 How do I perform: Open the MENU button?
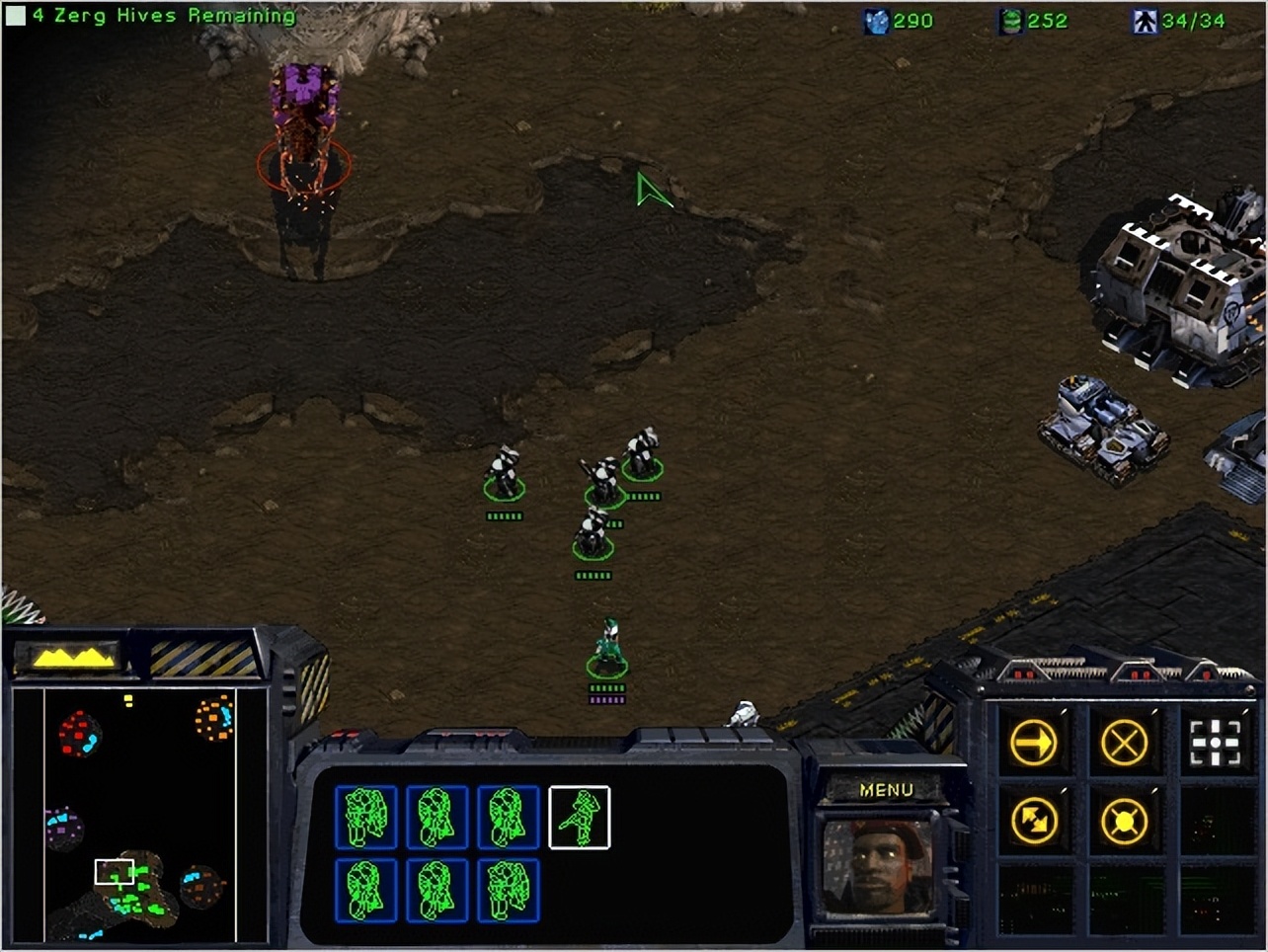coord(887,789)
